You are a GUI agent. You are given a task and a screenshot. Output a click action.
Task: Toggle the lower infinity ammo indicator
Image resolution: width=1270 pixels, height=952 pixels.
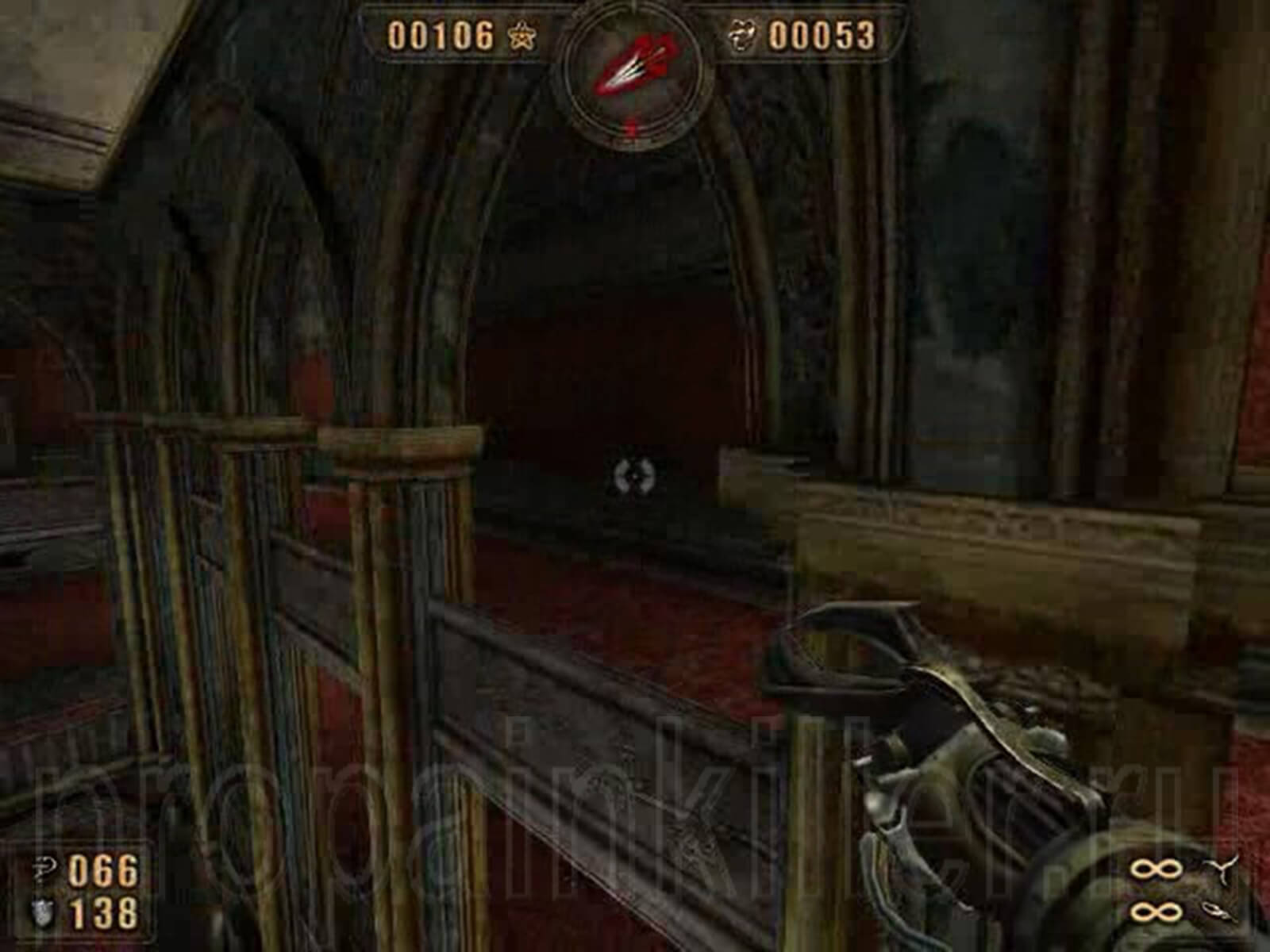click(x=1155, y=912)
